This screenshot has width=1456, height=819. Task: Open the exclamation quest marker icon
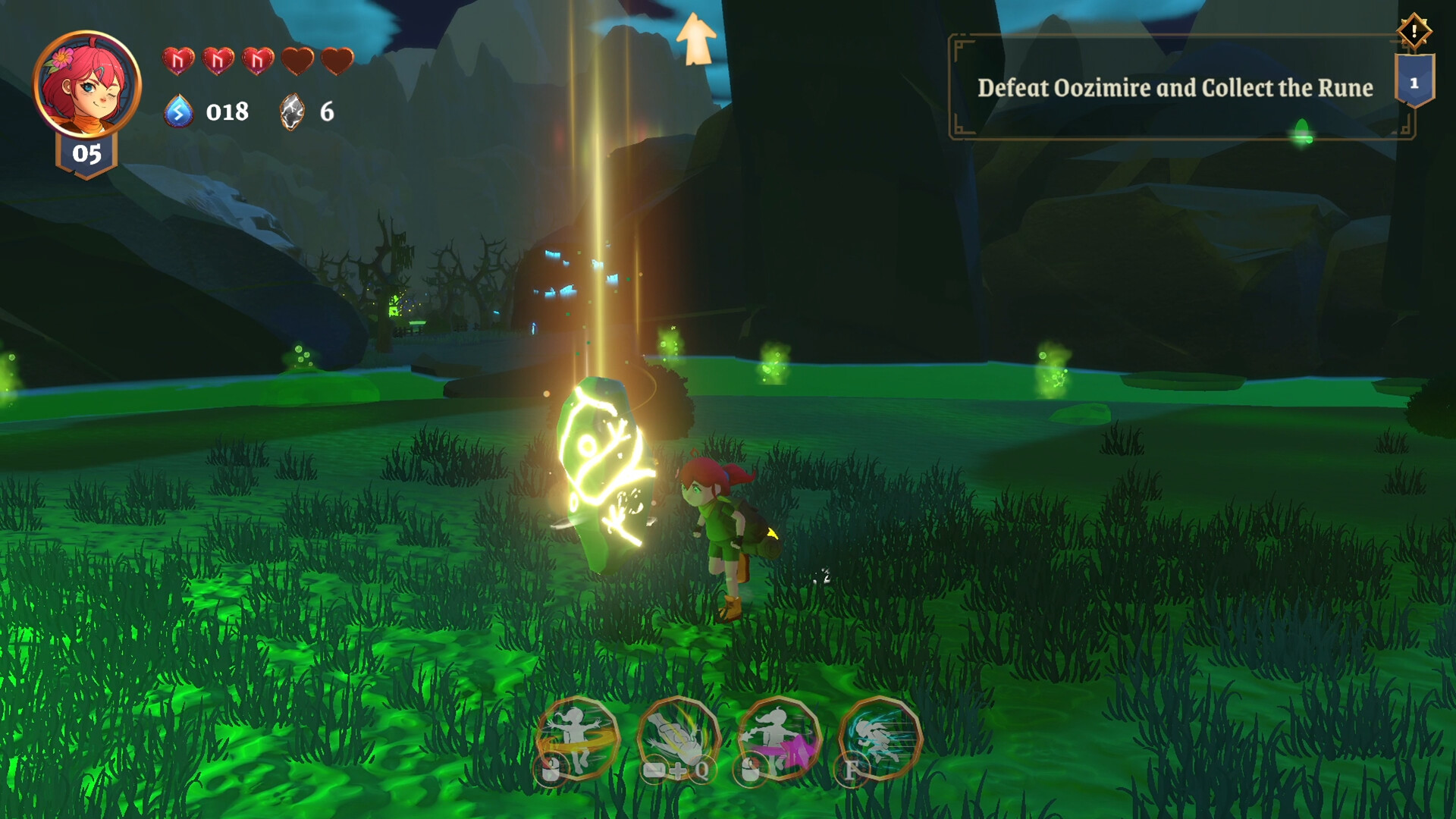(x=1413, y=32)
